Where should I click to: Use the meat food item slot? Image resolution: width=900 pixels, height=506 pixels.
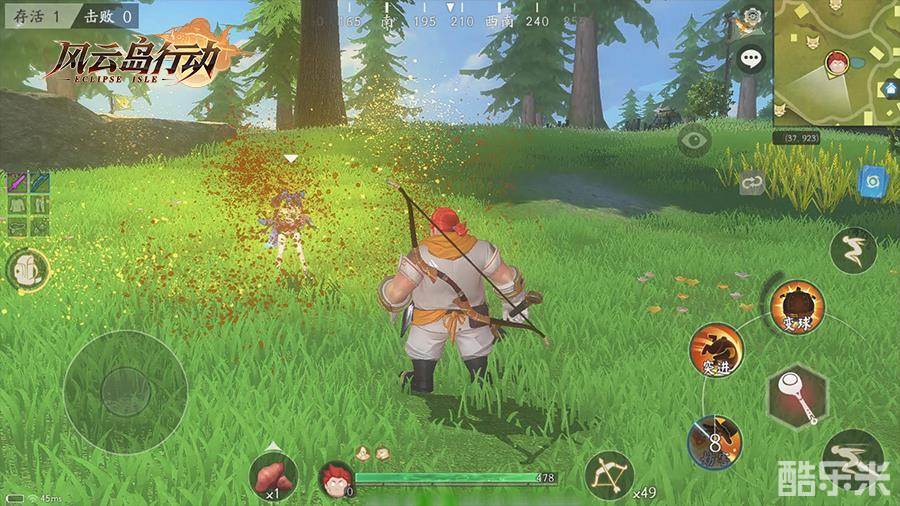point(273,475)
